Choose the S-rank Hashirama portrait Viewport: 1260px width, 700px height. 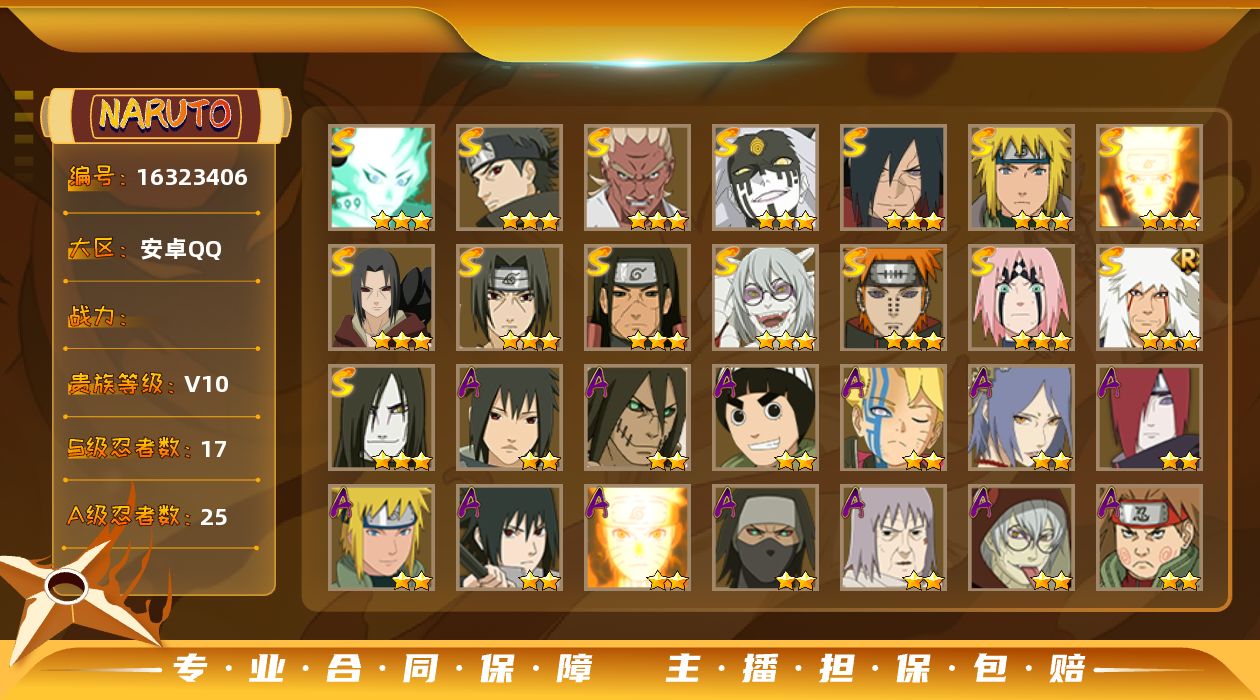[x=637, y=297]
